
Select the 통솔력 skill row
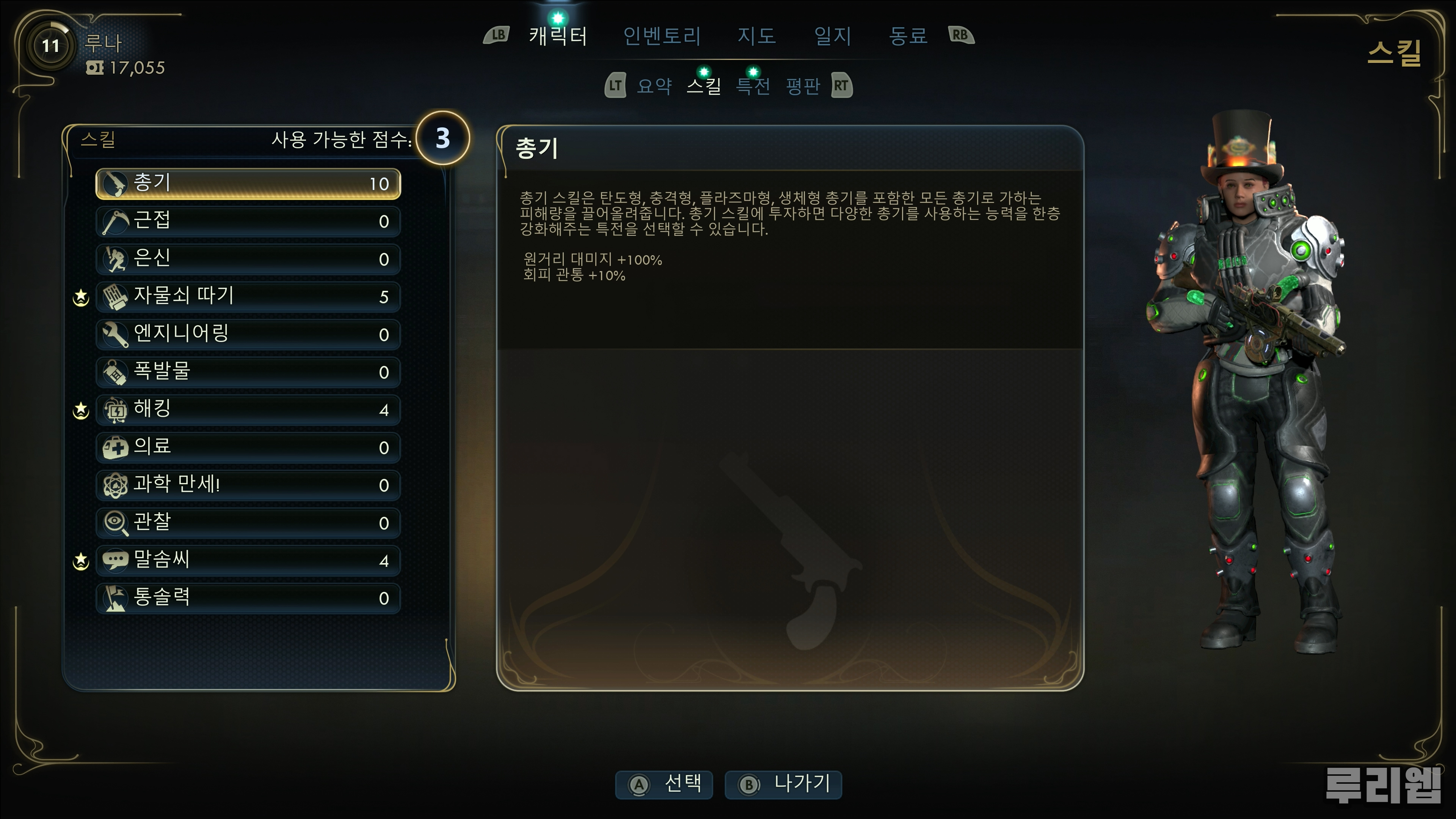click(x=248, y=598)
